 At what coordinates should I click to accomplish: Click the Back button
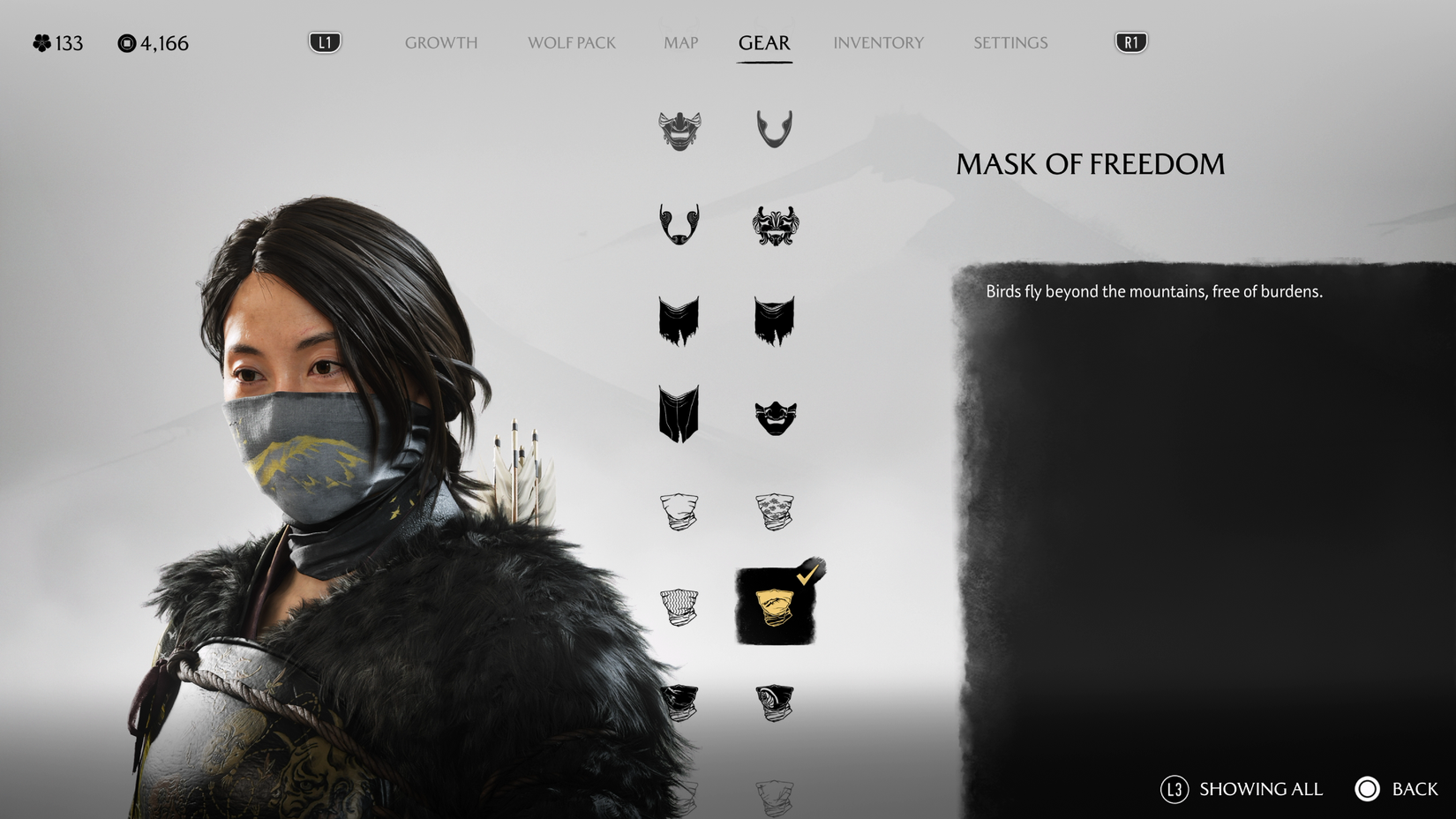click(1367, 789)
